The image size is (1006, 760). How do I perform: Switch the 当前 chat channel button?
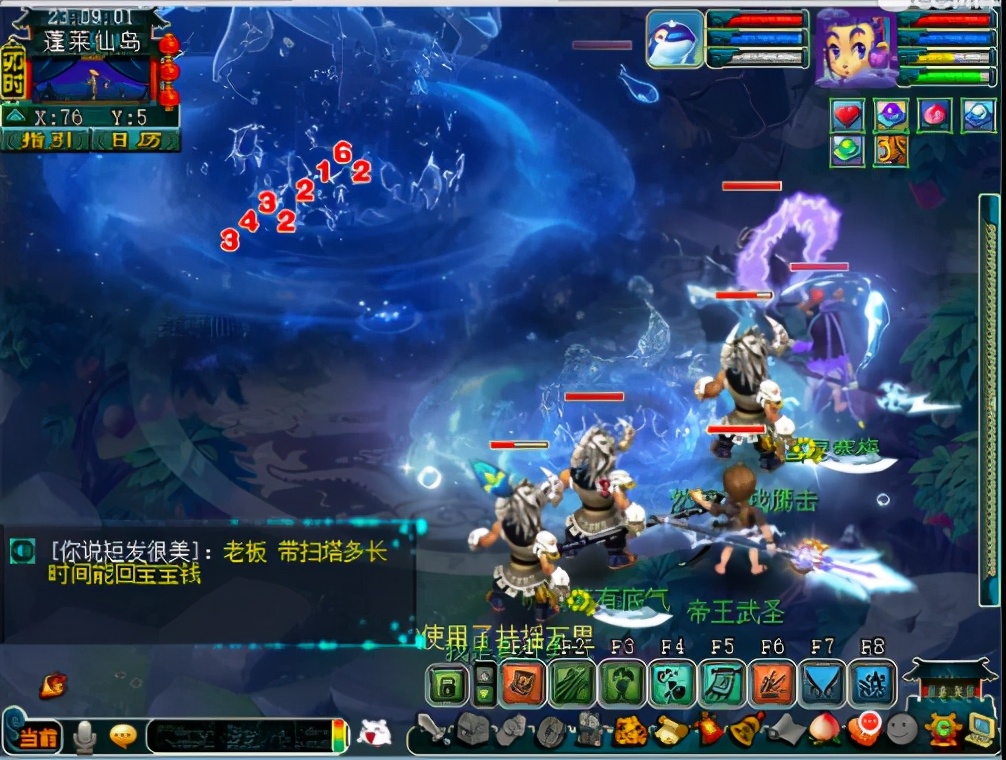point(38,739)
